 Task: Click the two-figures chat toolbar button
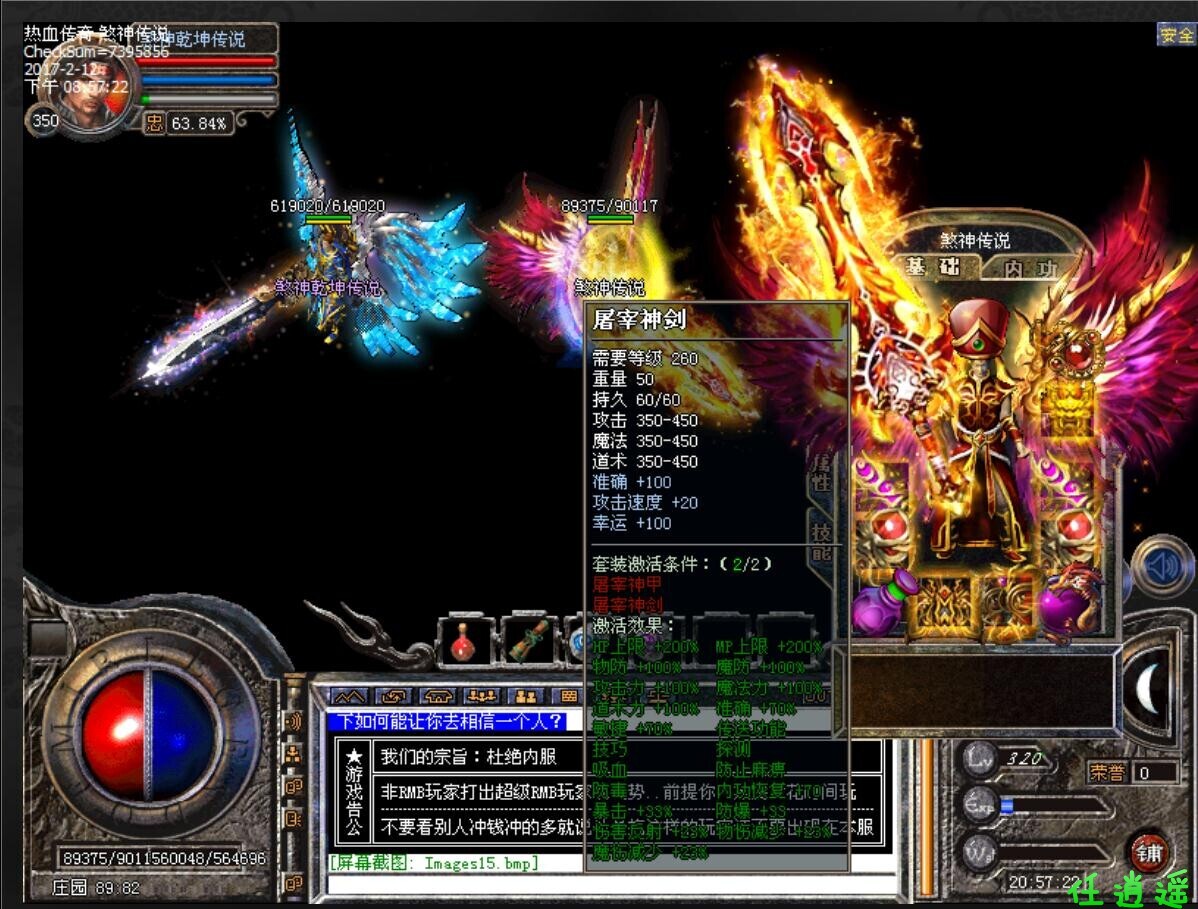pos(527,696)
